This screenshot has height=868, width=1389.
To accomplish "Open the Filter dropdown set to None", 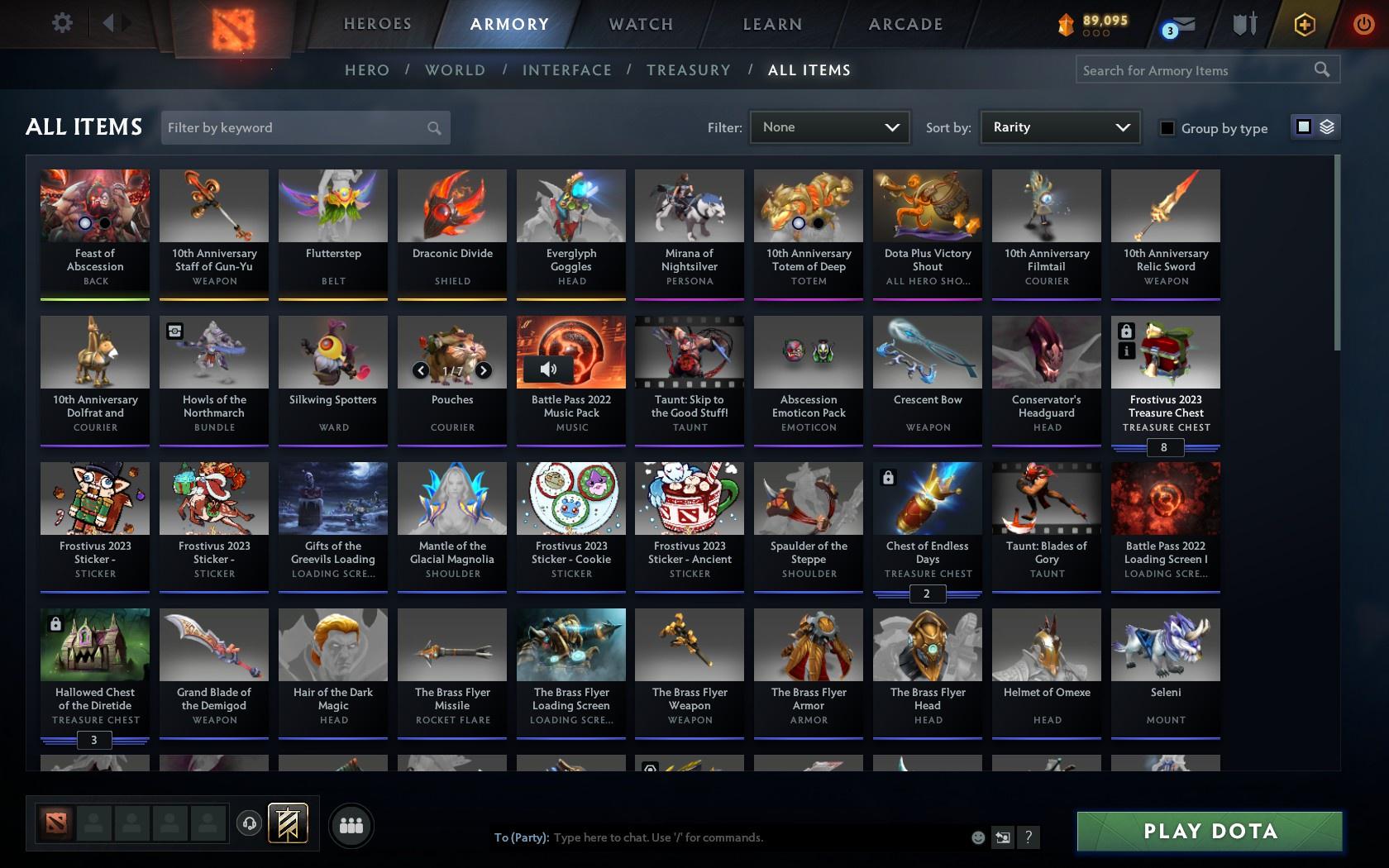I will pos(828,127).
